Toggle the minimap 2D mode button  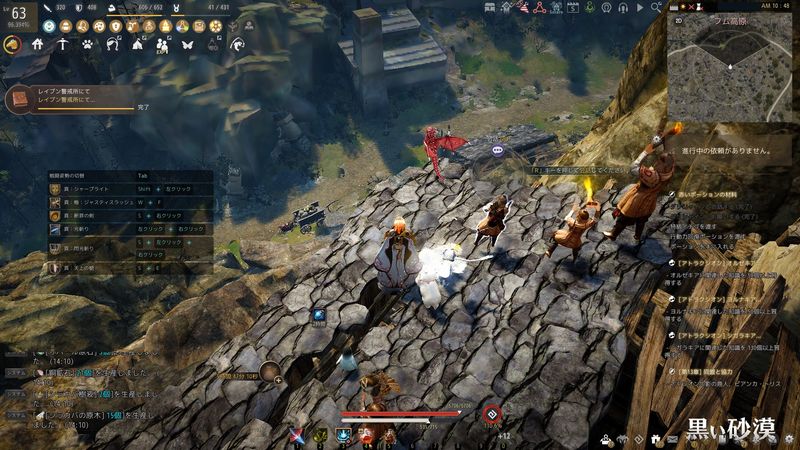678,18
